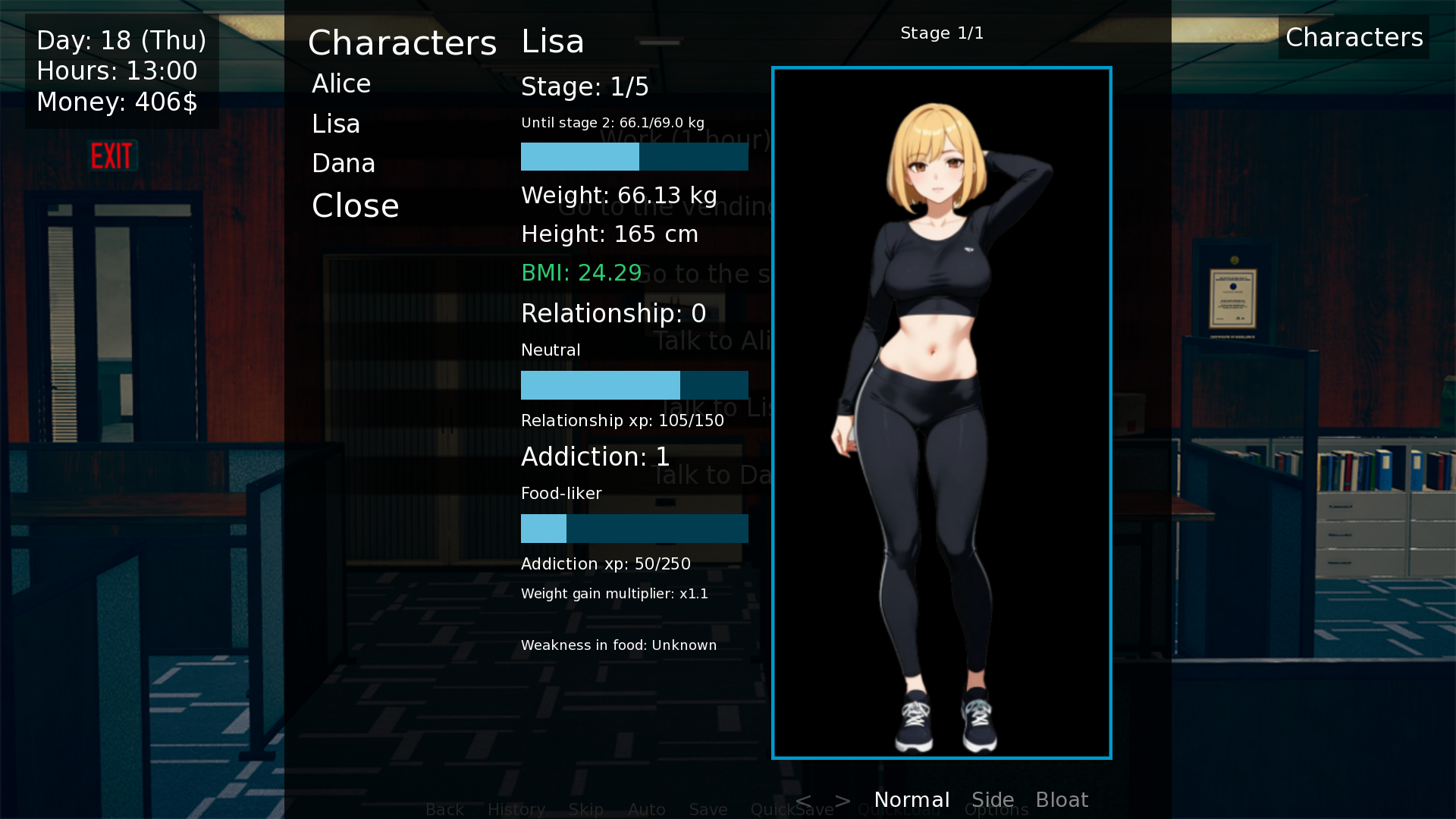Go to previous portrait stage arrow

(x=804, y=800)
